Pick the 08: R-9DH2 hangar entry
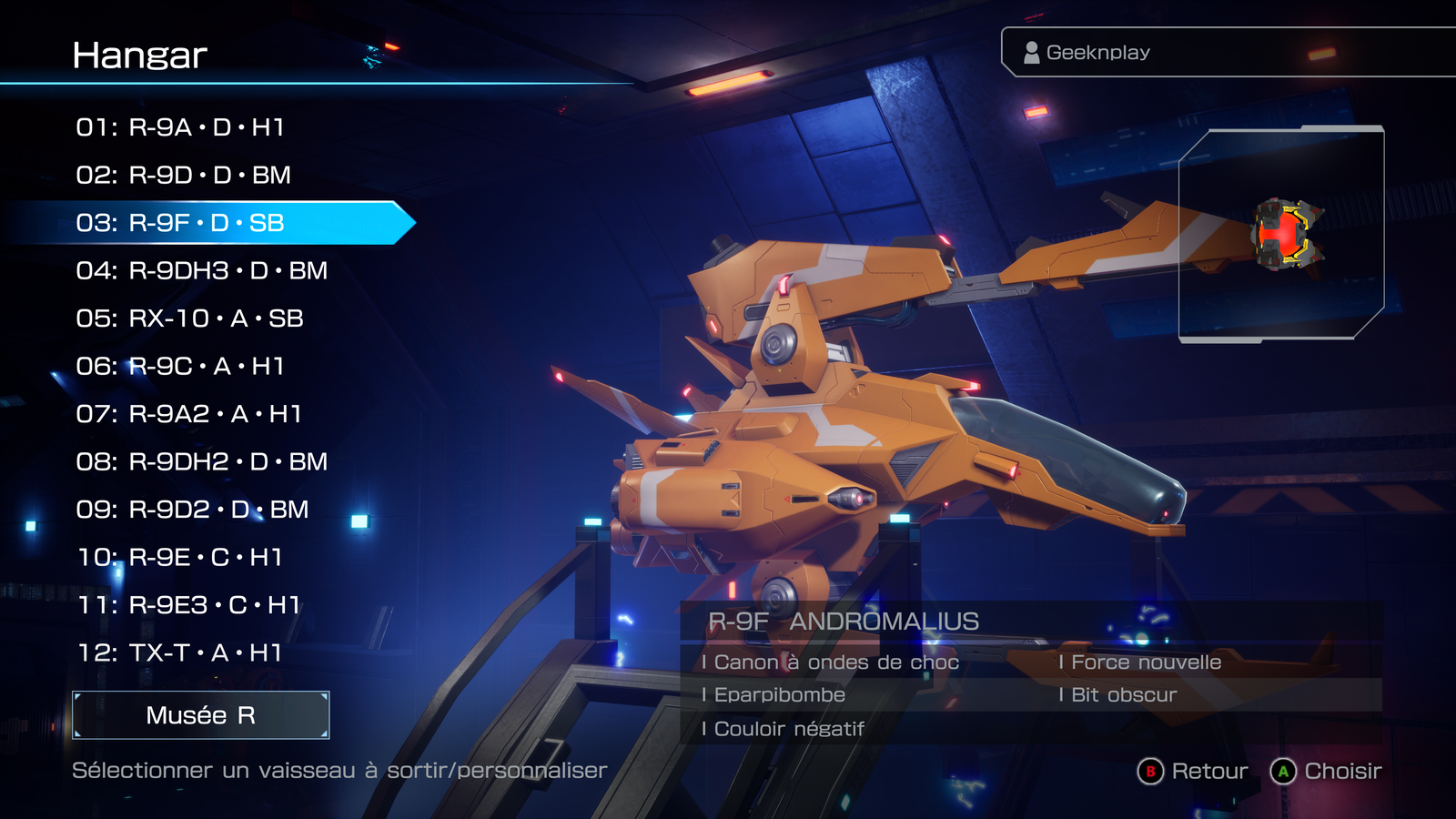 click(201, 461)
